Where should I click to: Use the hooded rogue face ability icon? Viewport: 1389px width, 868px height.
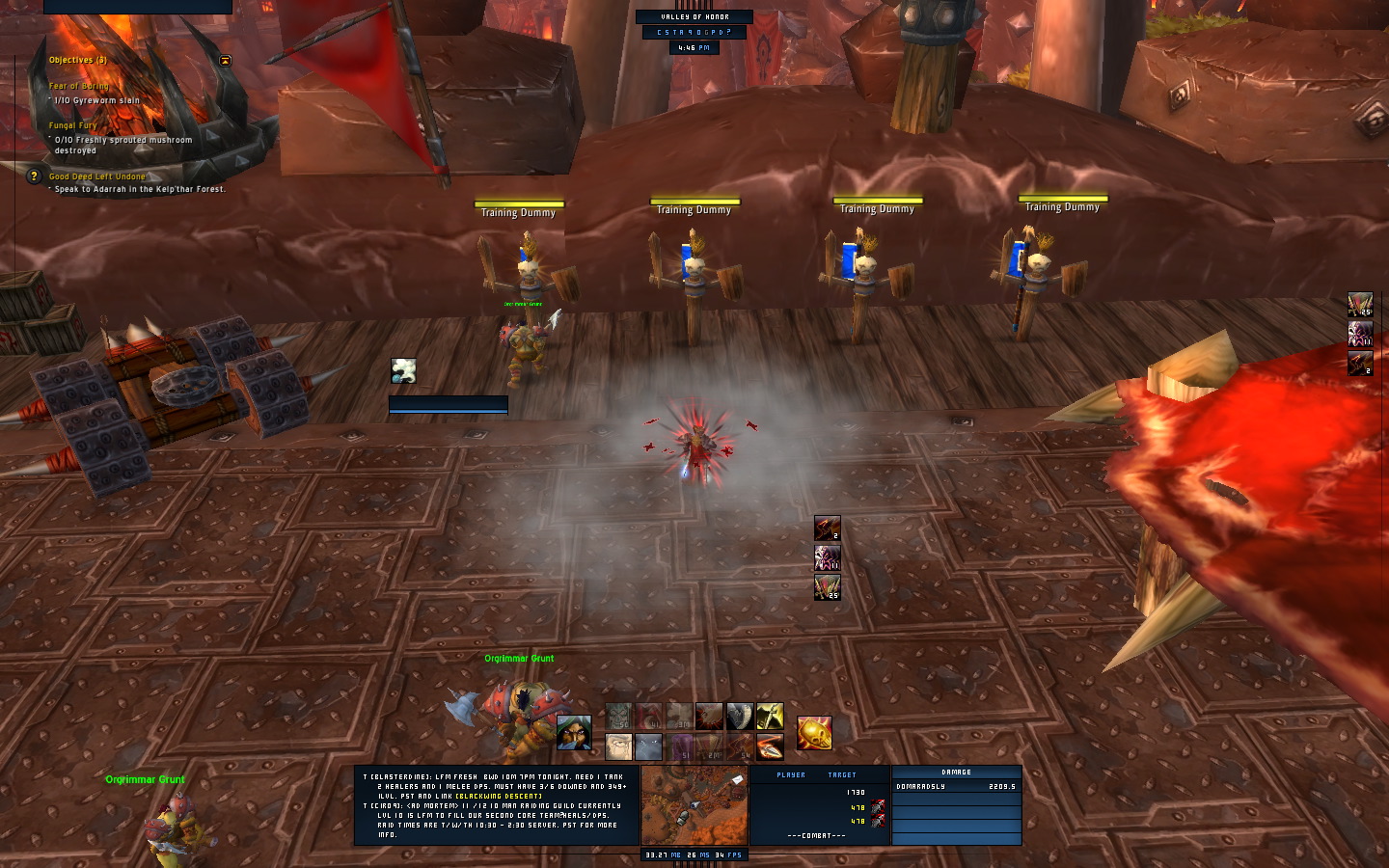click(574, 733)
